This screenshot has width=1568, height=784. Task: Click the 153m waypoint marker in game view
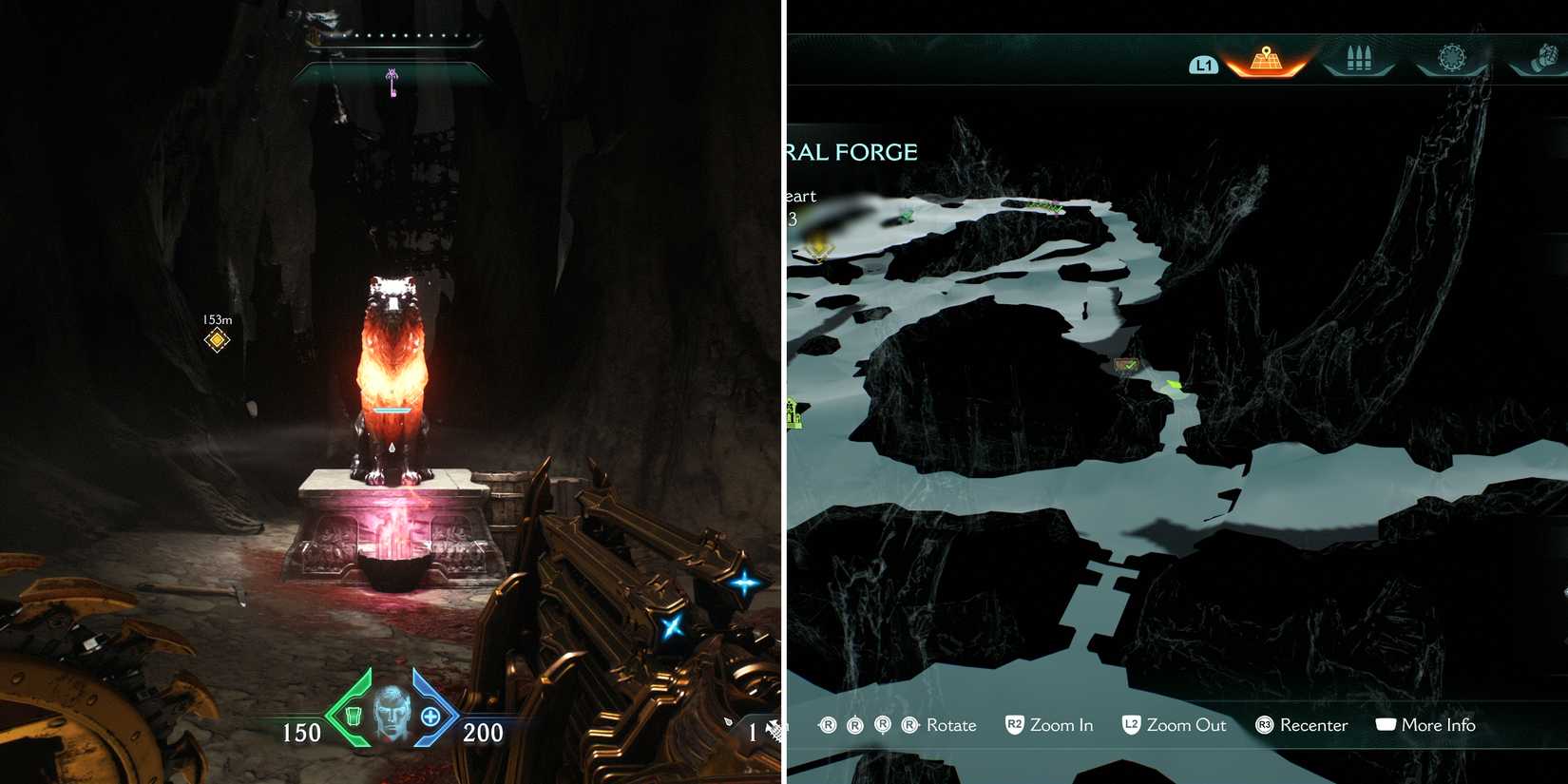(x=216, y=337)
